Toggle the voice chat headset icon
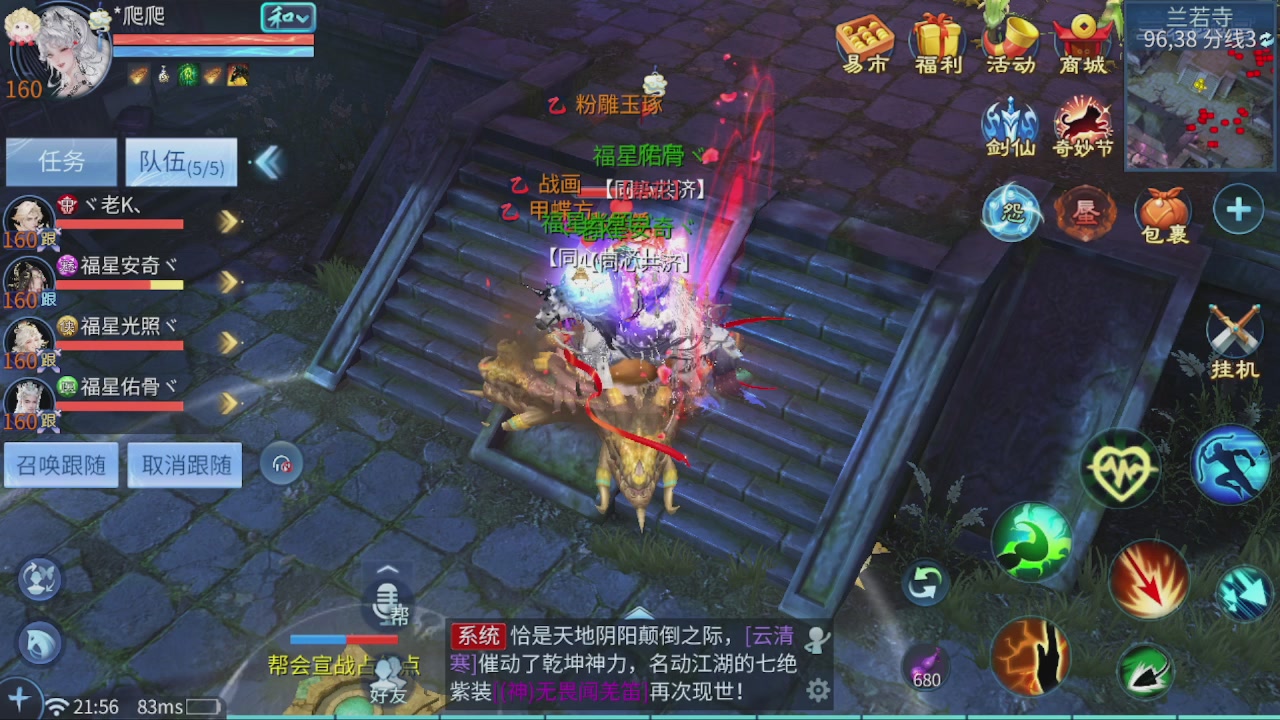The image size is (1280, 720). [x=282, y=463]
